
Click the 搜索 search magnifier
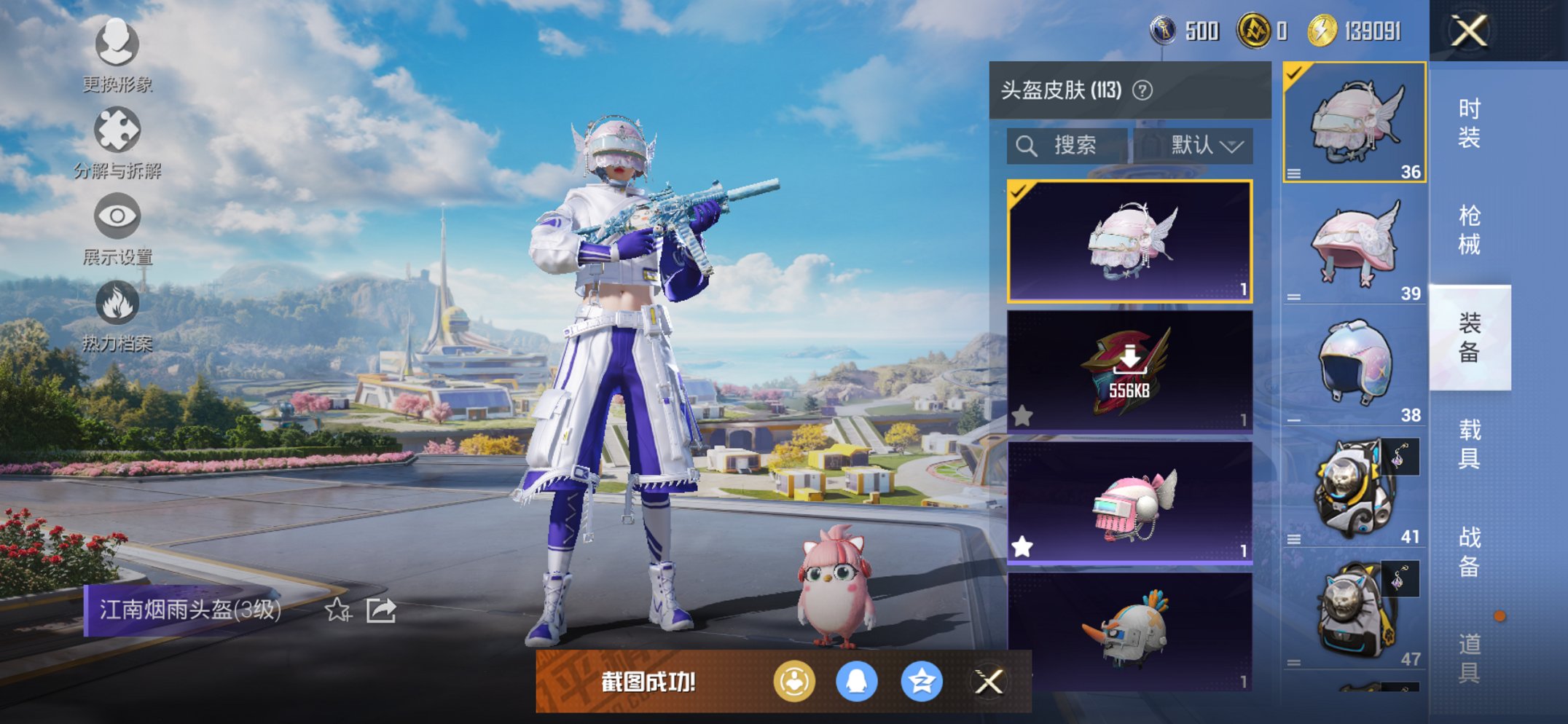[1028, 144]
